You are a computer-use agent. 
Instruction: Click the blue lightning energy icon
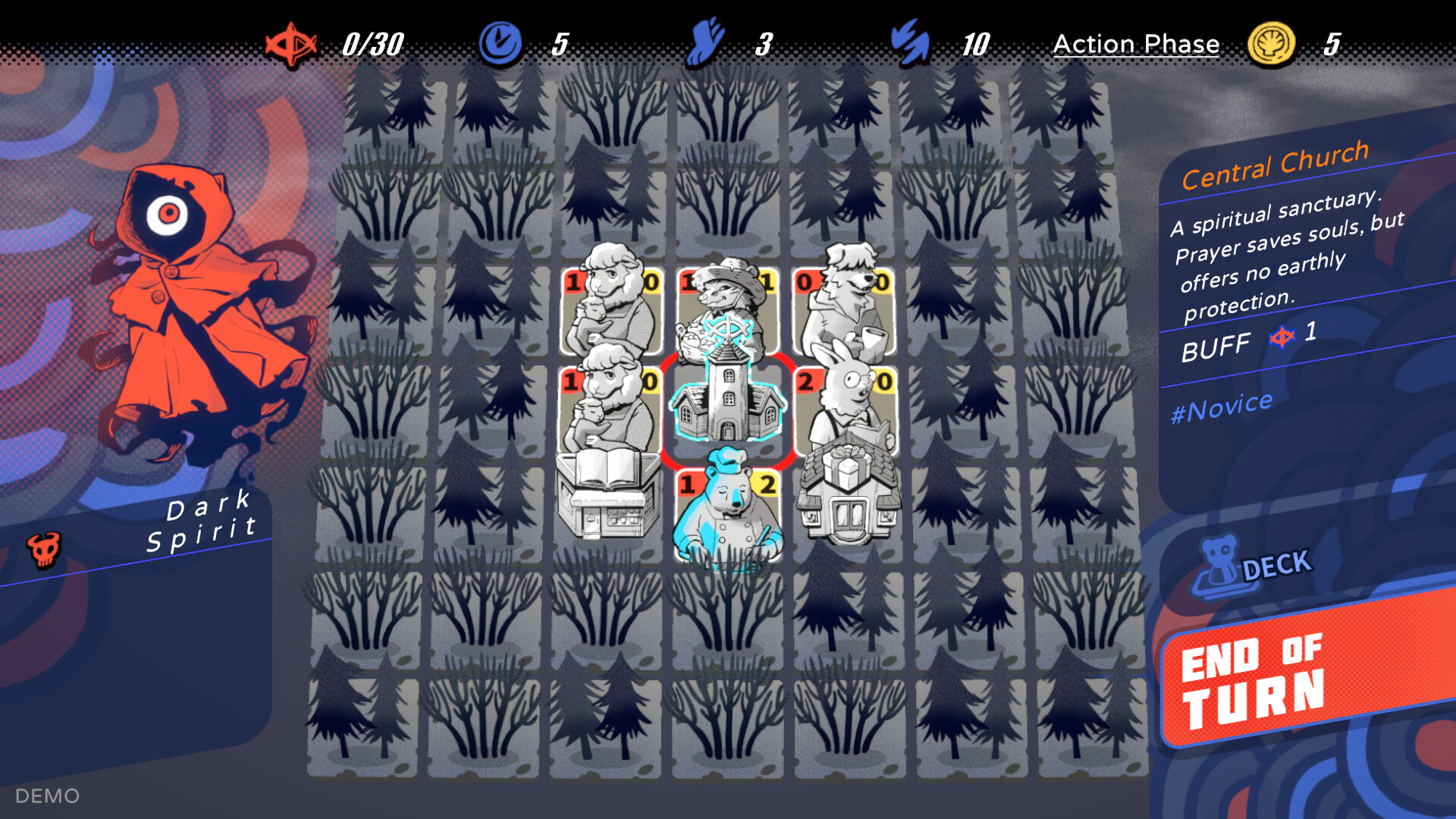909,43
